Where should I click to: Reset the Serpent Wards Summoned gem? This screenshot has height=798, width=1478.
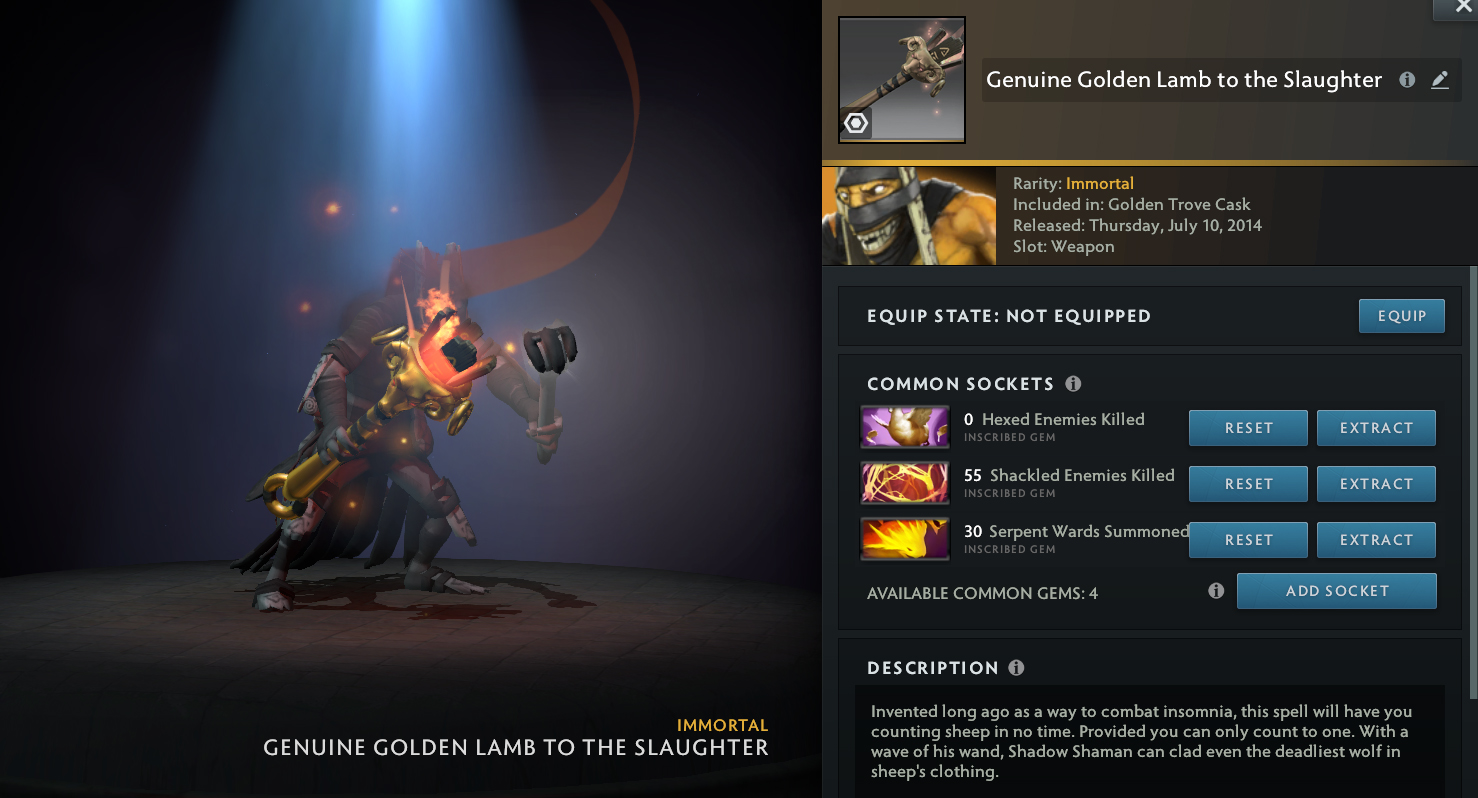click(x=1248, y=540)
